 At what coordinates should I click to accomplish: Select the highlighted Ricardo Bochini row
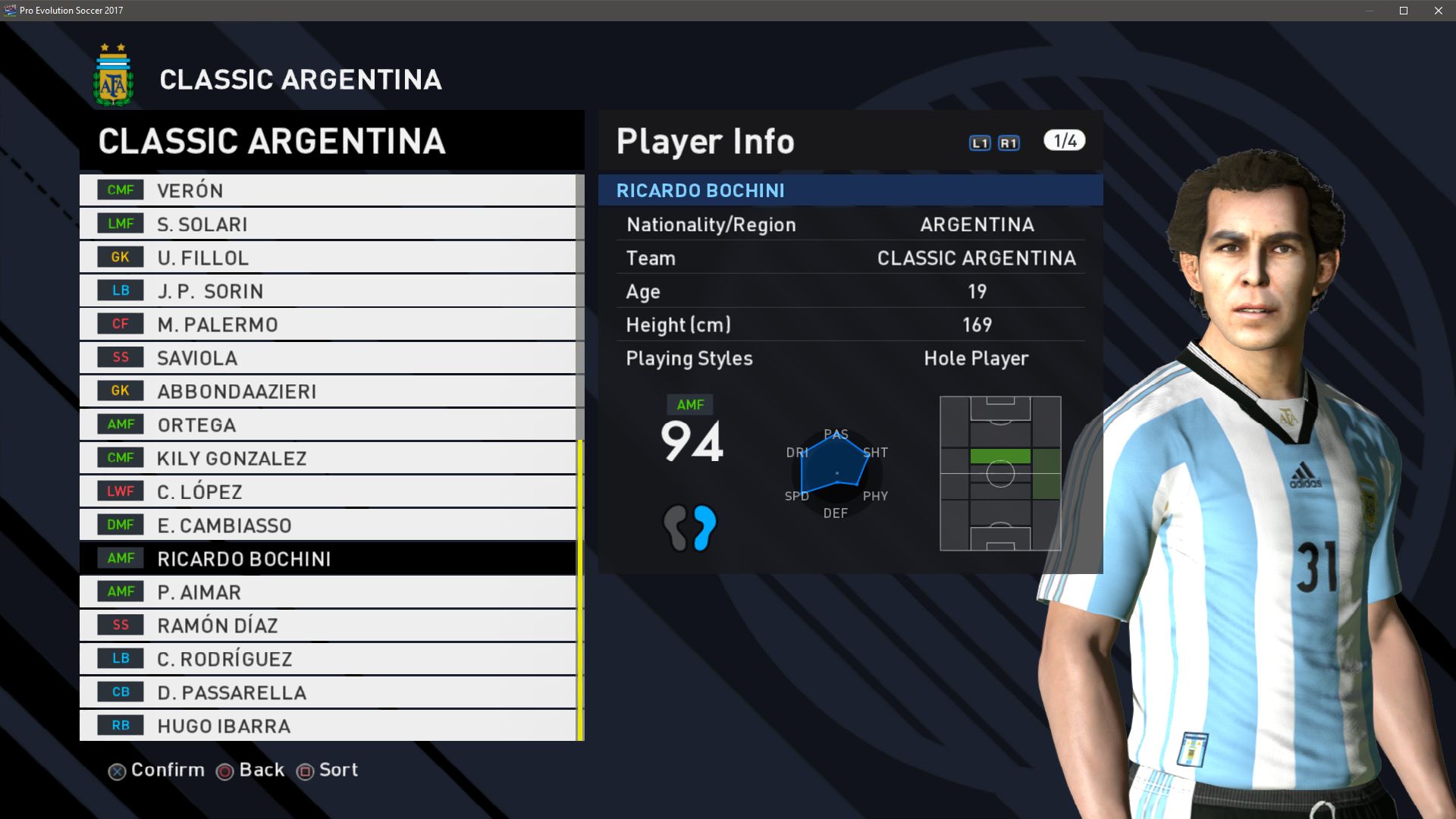coord(328,558)
